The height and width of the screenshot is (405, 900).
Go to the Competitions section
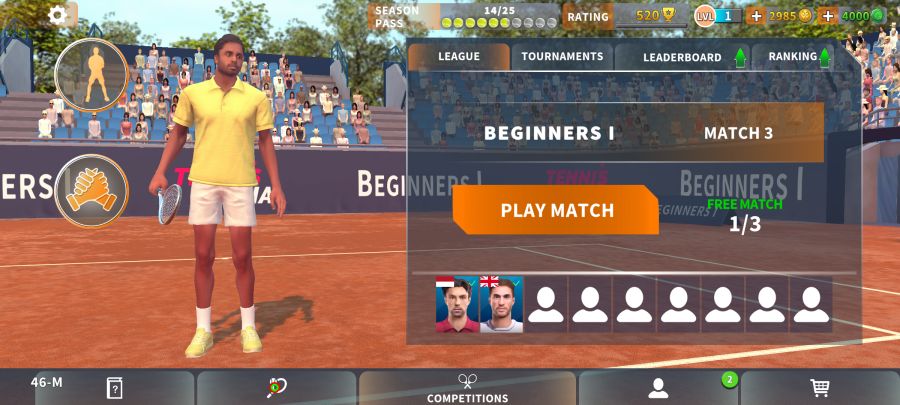pyautogui.click(x=467, y=388)
